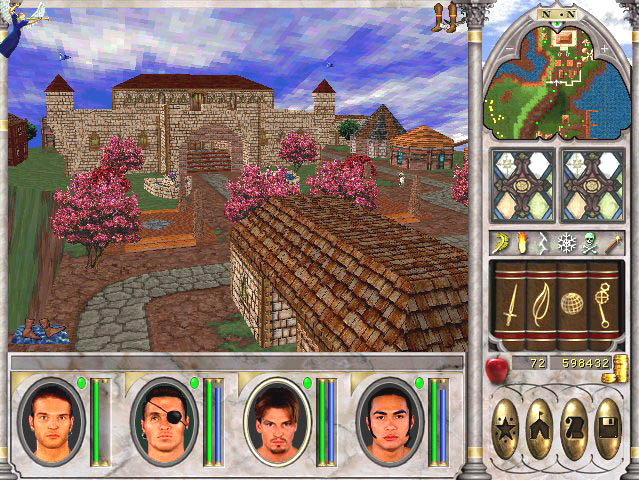Open game options with the floppy disk button
639x480 pixels.
coord(607,430)
